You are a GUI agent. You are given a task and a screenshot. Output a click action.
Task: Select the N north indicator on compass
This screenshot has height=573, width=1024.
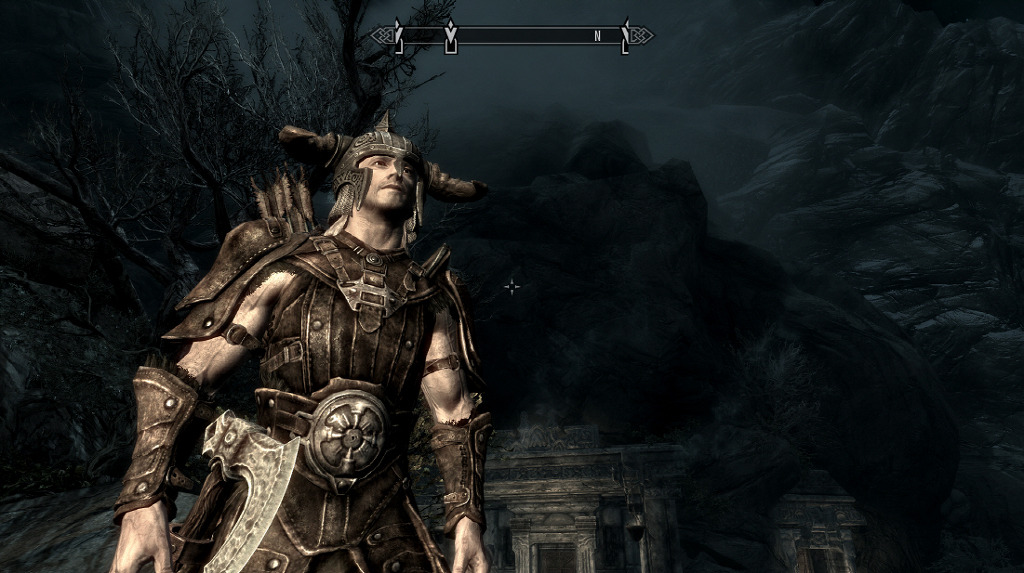coord(597,36)
